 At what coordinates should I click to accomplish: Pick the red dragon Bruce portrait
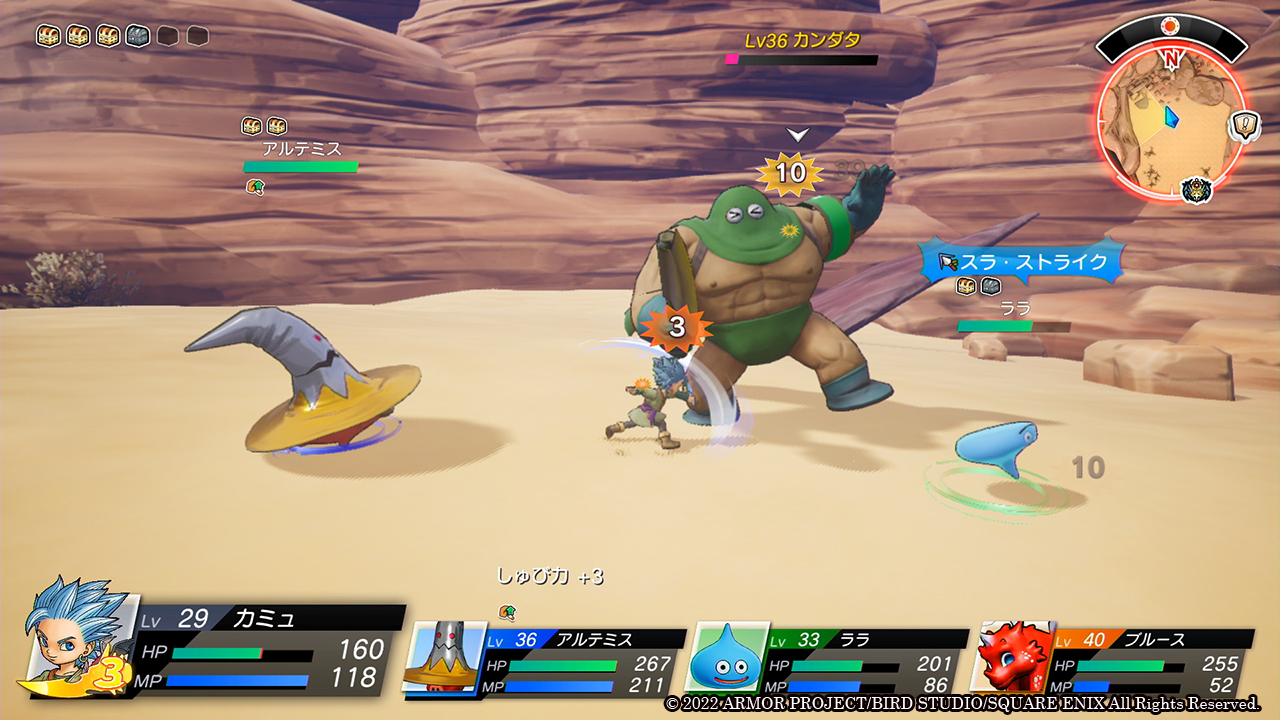(1013, 657)
